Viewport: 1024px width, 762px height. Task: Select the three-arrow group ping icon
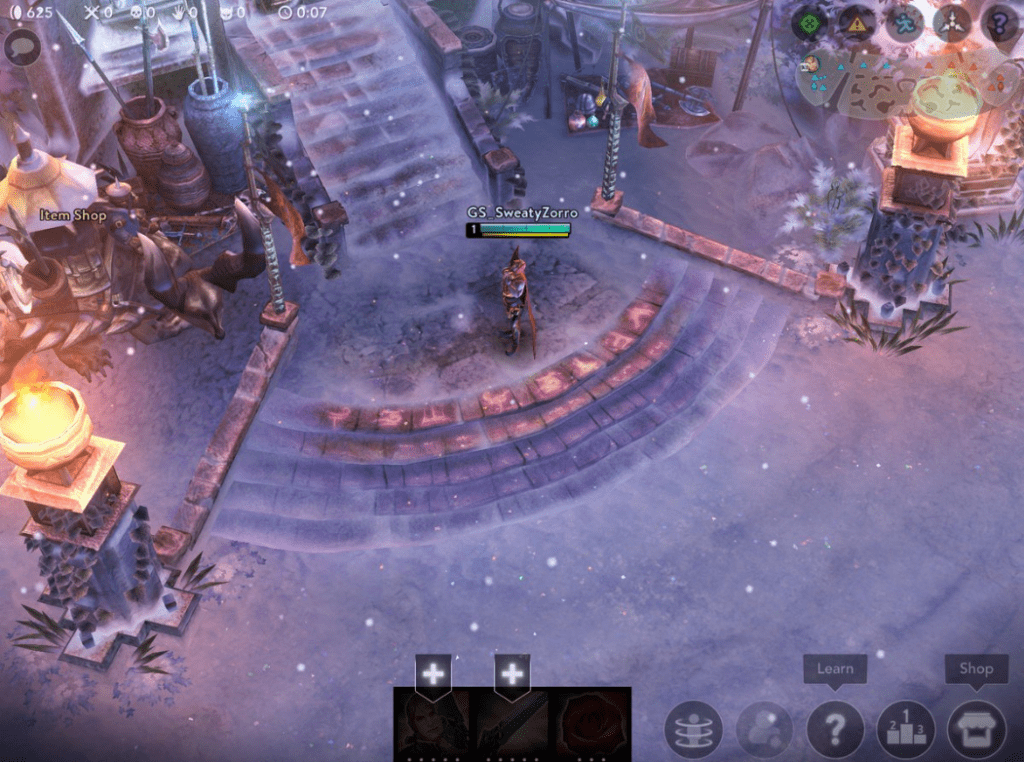952,22
